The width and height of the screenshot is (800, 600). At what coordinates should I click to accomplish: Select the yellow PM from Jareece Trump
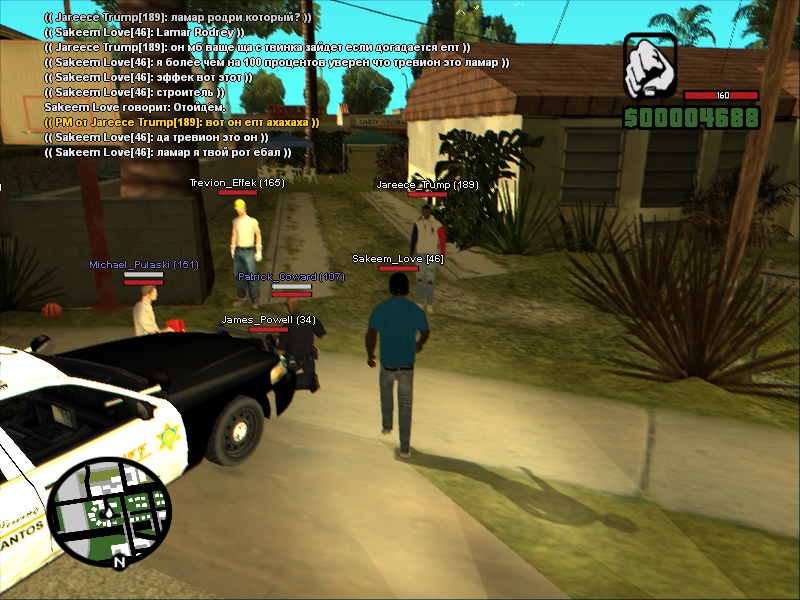182,122
